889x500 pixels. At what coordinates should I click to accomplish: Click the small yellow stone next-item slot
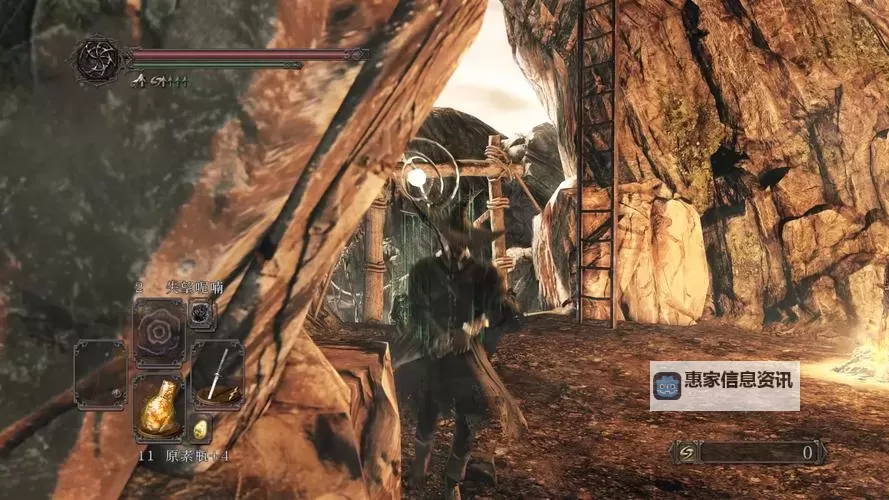200,429
